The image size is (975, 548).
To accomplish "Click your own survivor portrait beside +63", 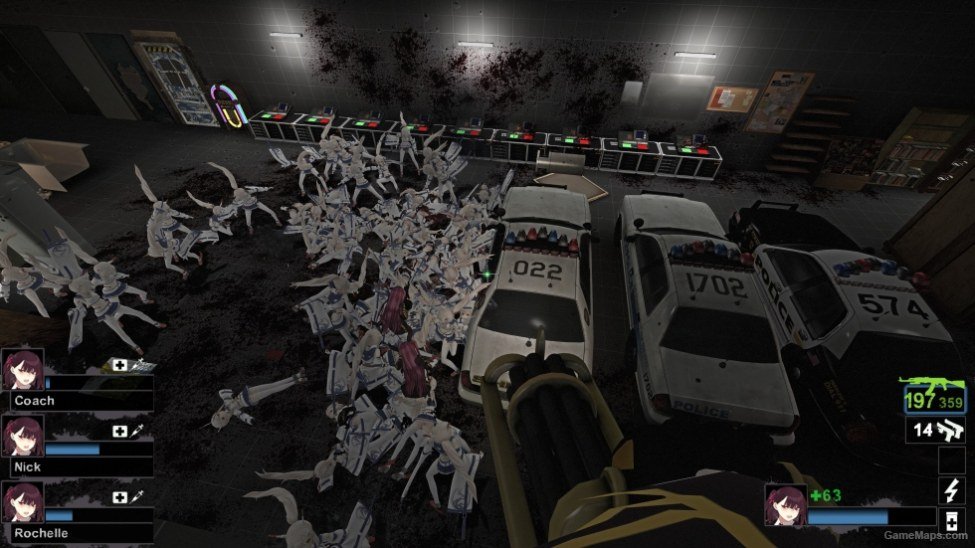I will click(x=785, y=506).
